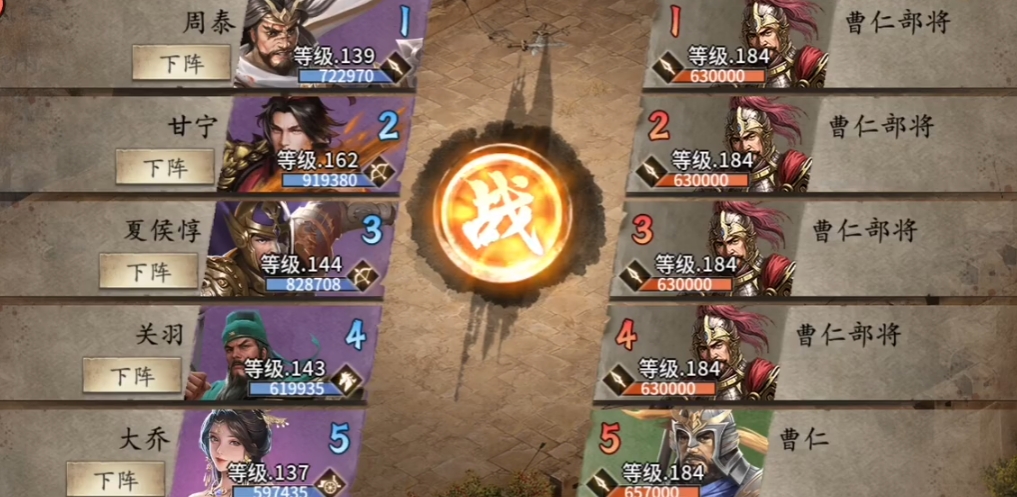1017x497 pixels.
Task: Remove 周泰 from the lineup with 下阵
Action: tap(181, 63)
